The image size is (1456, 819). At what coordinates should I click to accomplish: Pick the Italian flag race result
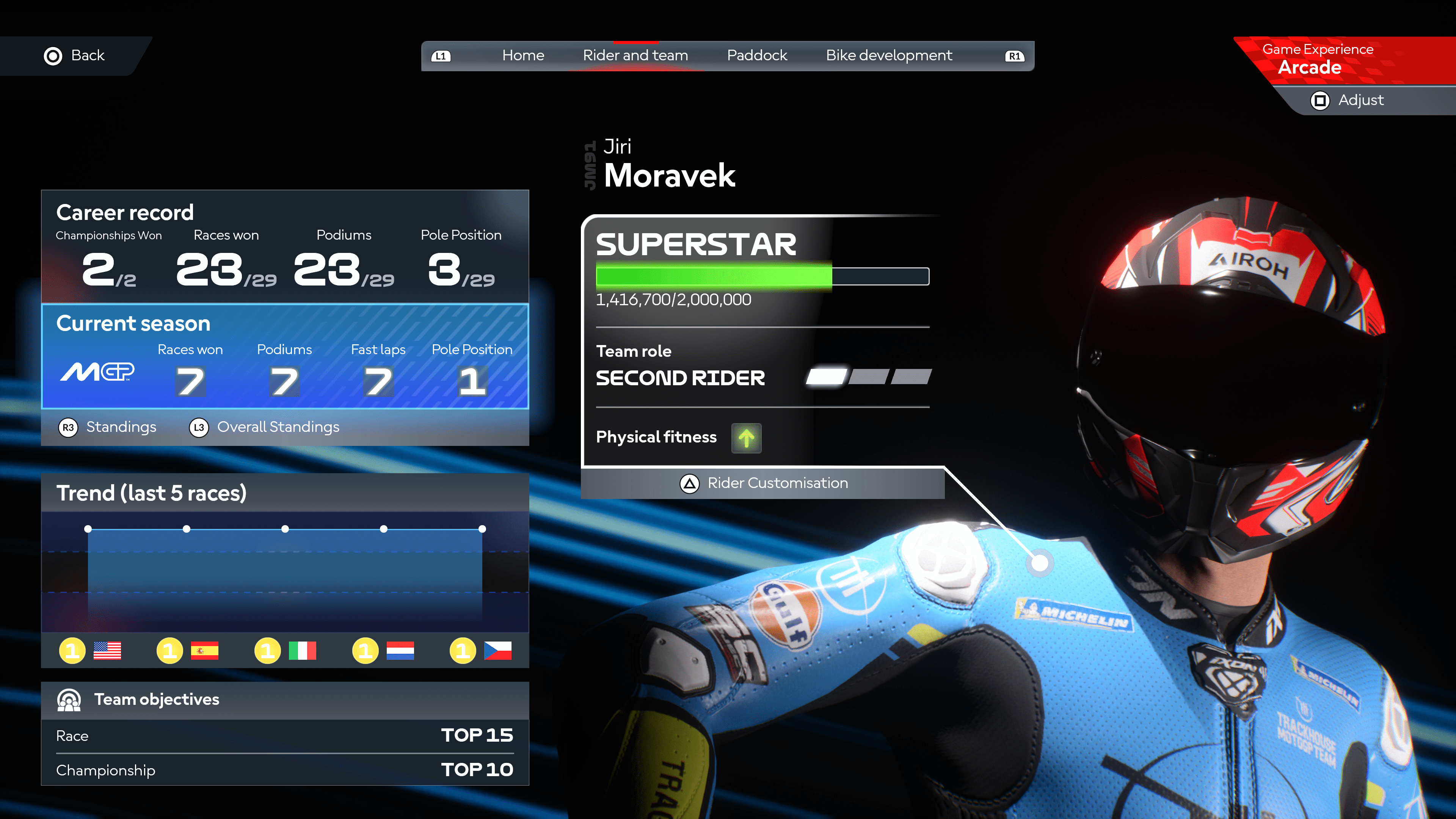[303, 651]
